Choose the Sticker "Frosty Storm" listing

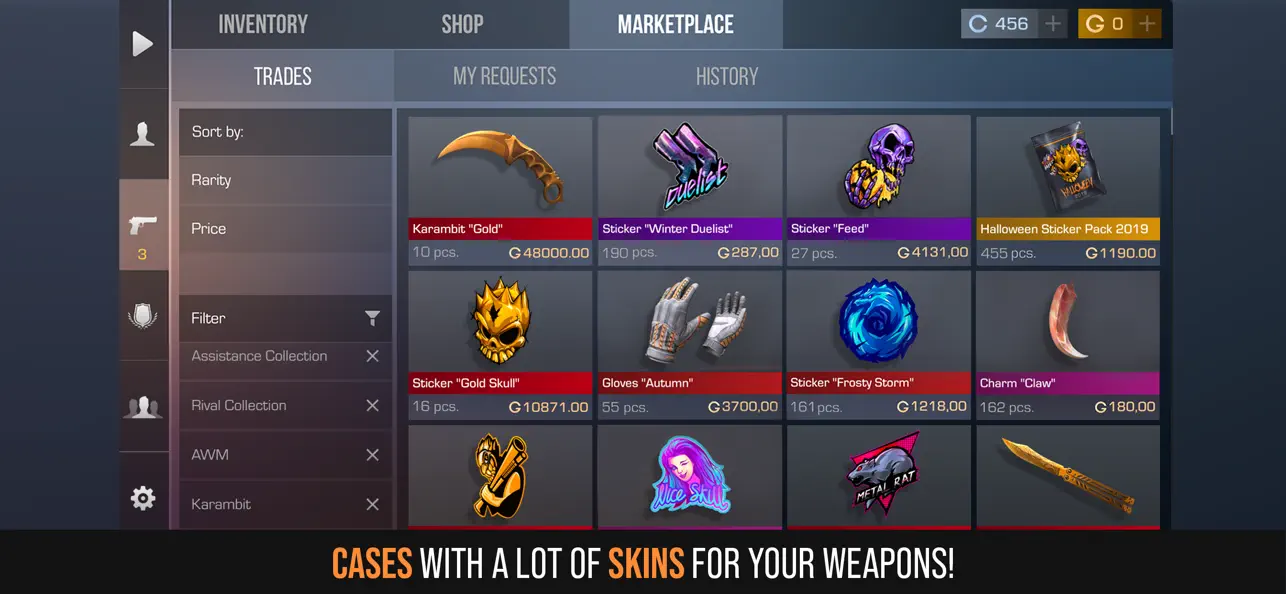tap(878, 345)
